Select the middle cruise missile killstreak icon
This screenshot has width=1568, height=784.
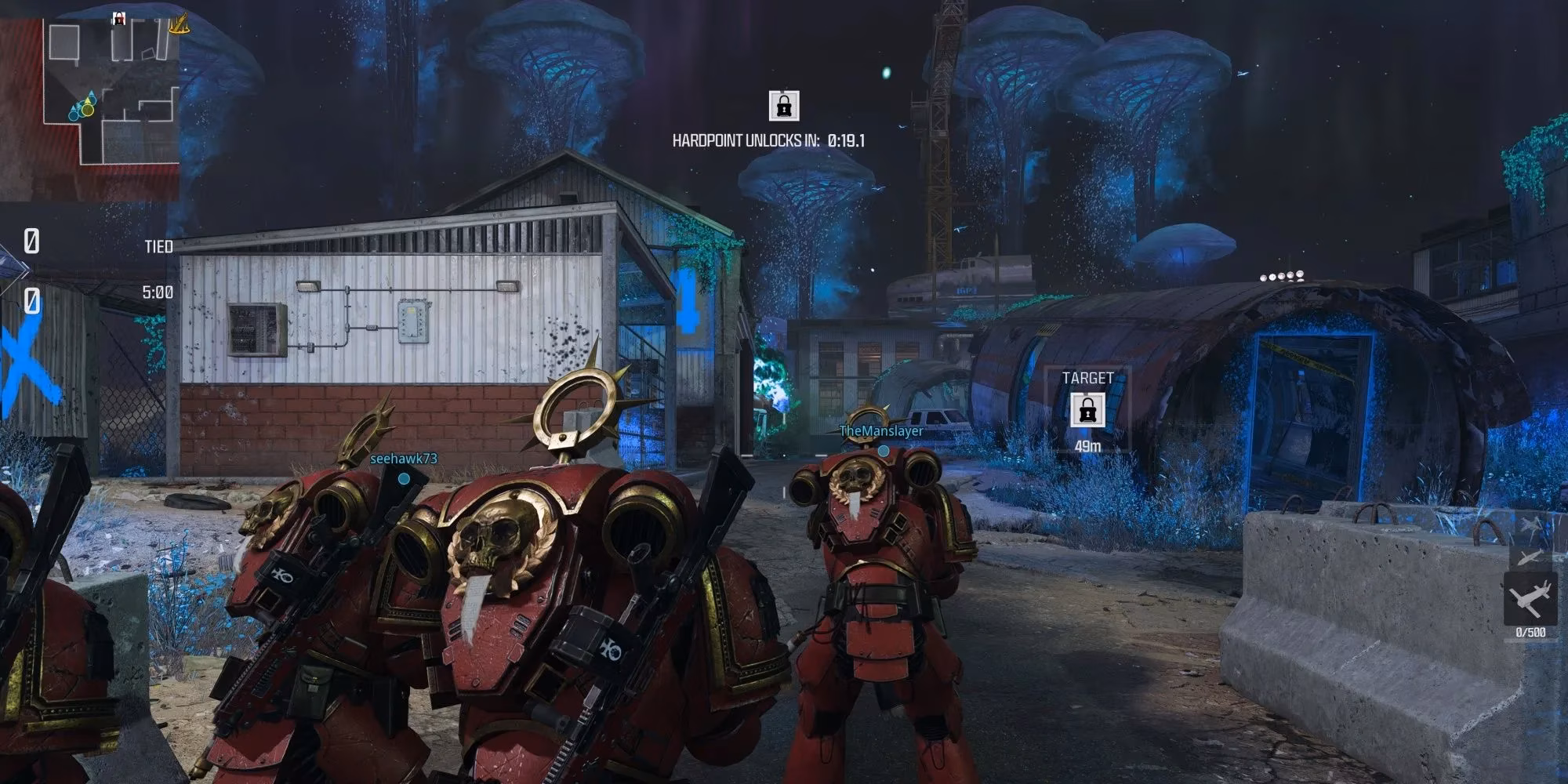(1530, 557)
